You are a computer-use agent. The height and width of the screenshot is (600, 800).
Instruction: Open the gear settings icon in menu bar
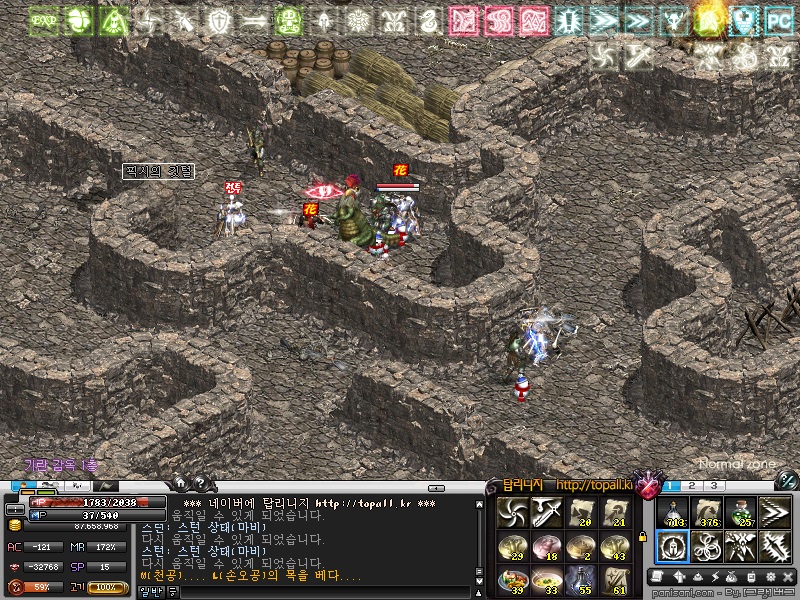click(x=771, y=577)
